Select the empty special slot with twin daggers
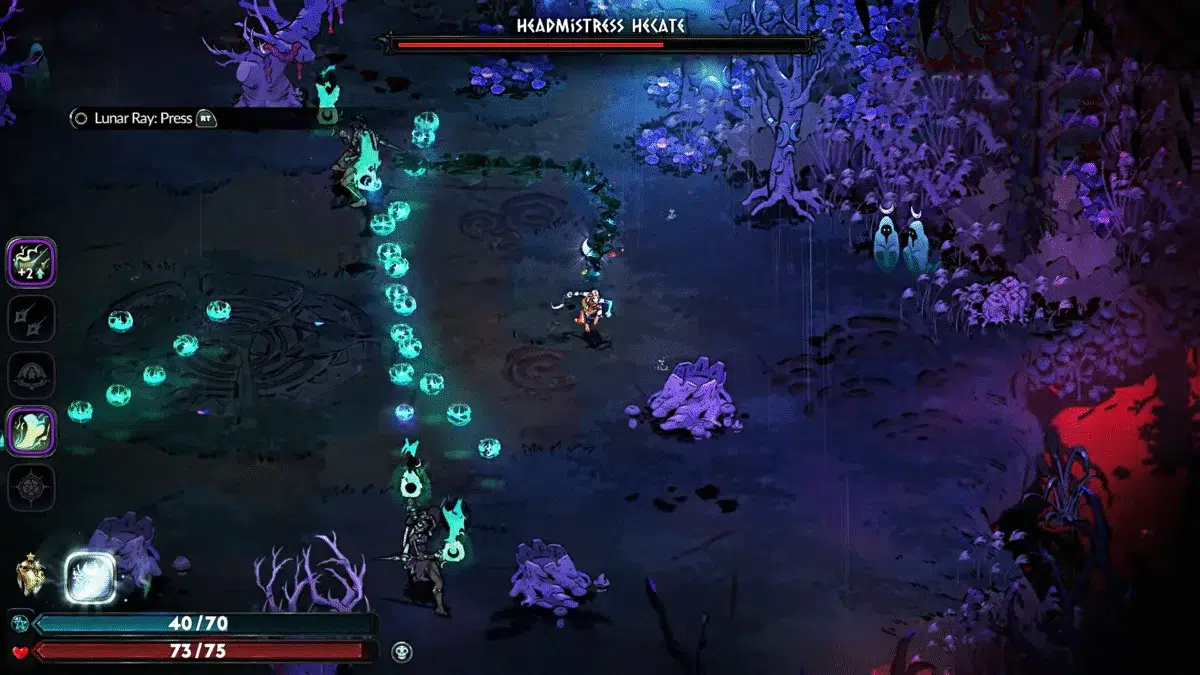This screenshot has height=675, width=1200. tap(33, 319)
